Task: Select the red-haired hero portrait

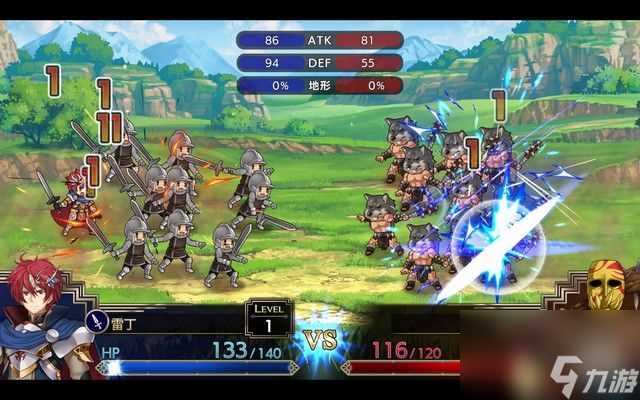Action: click(42, 318)
